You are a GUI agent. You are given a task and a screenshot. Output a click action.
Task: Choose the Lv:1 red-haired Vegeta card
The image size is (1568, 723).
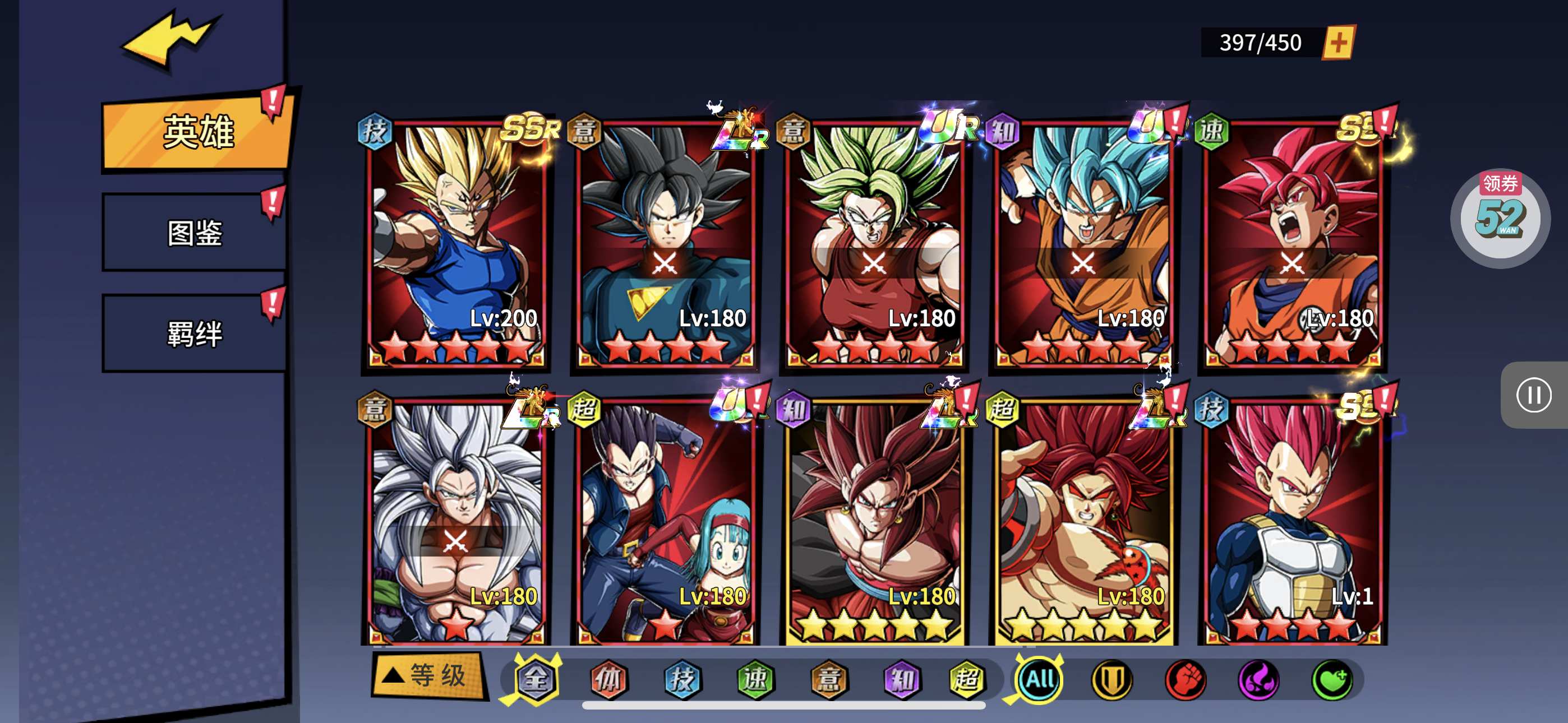pos(1292,520)
